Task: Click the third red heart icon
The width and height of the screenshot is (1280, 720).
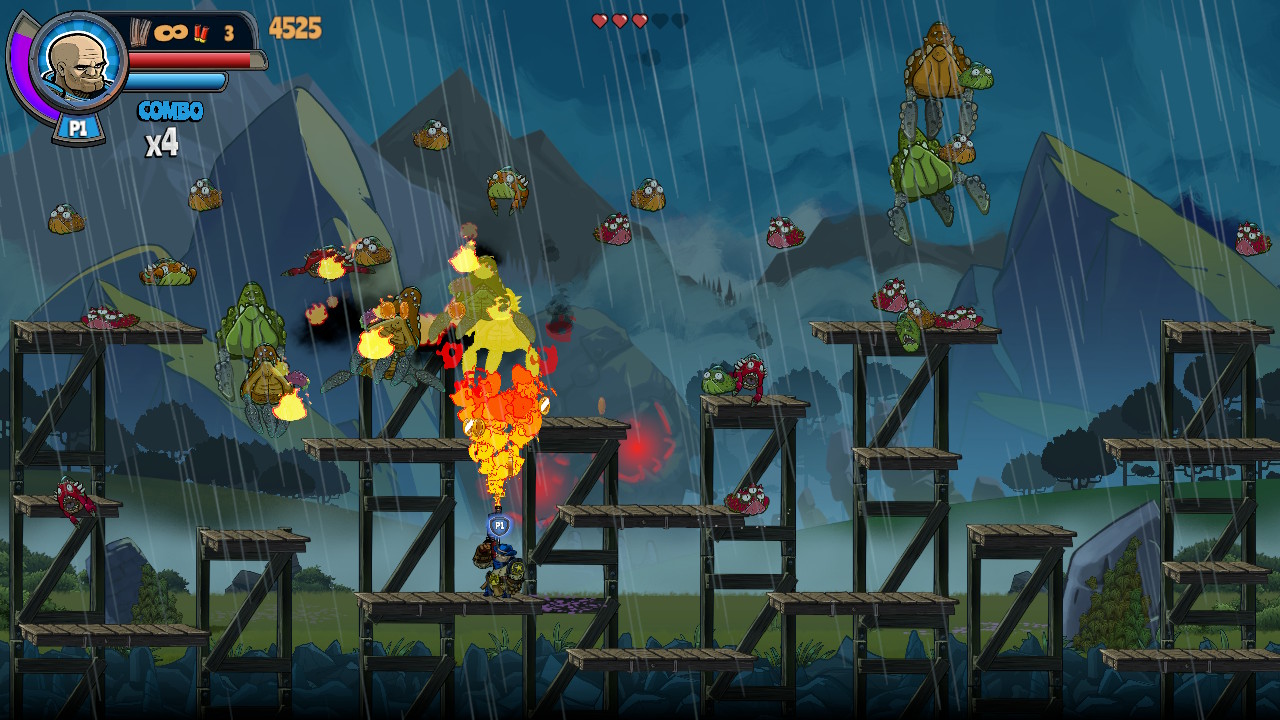Action: (640, 18)
